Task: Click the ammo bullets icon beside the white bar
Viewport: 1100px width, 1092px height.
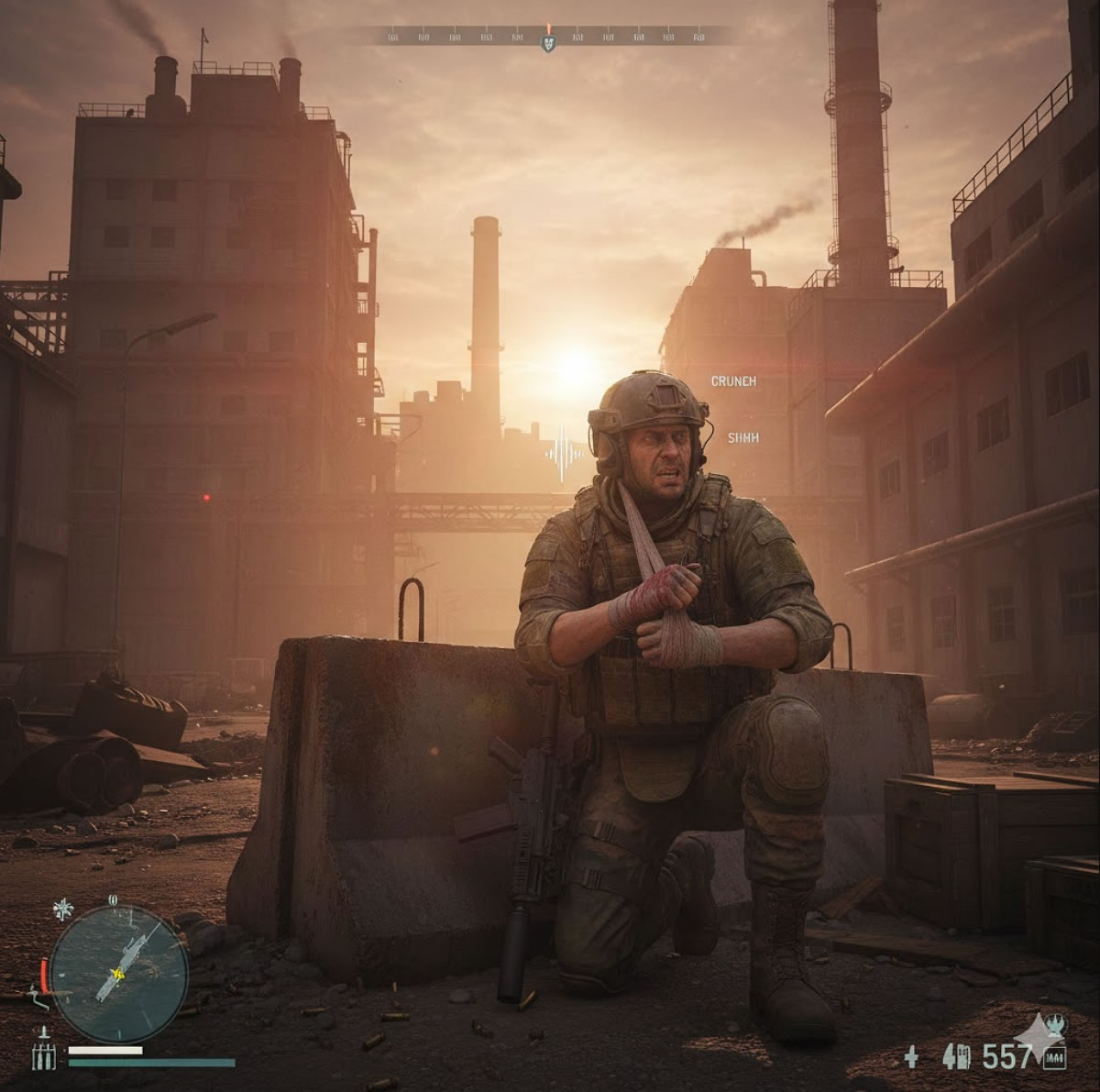Action: tap(43, 1054)
